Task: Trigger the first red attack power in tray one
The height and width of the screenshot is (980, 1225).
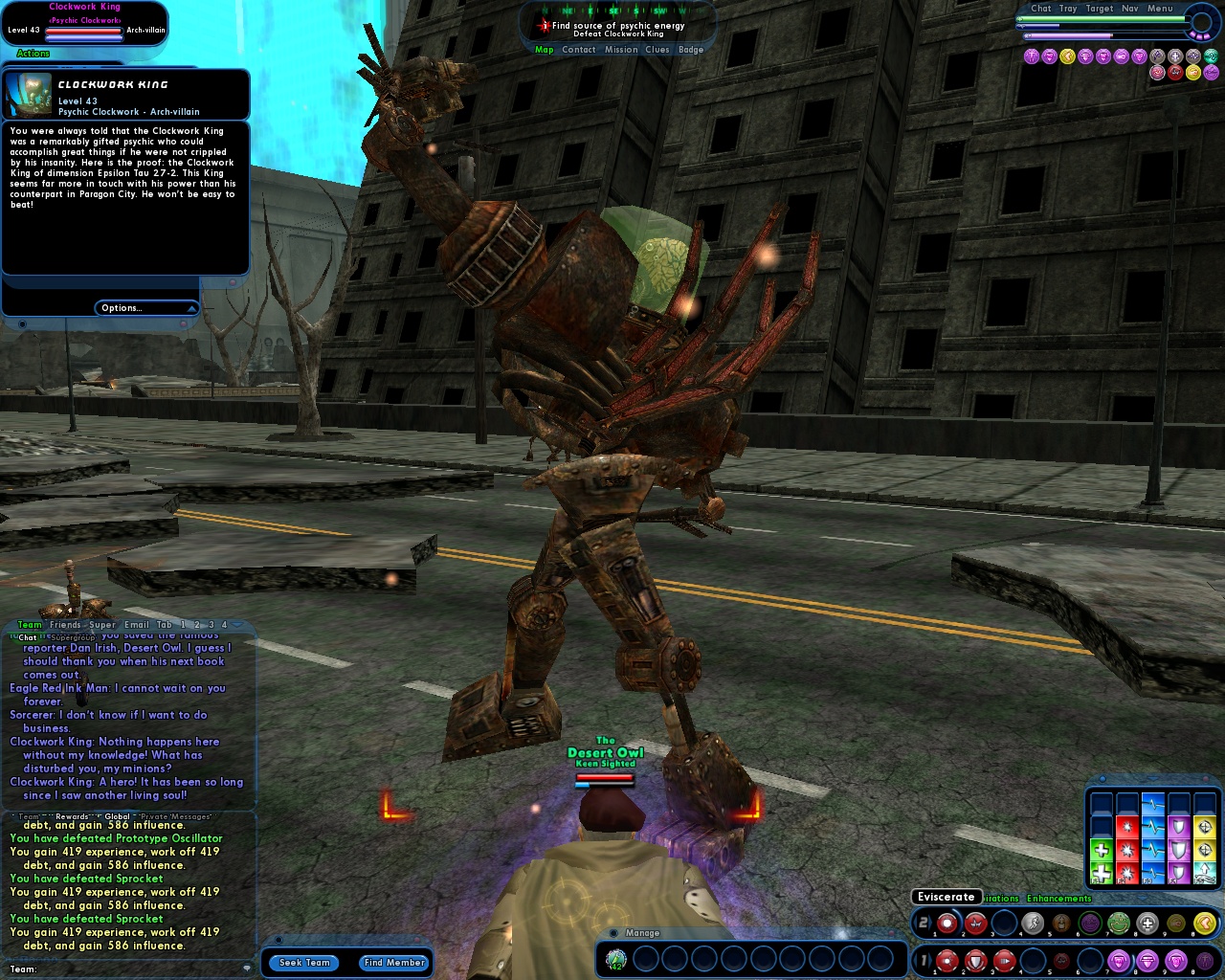Action: (947, 962)
